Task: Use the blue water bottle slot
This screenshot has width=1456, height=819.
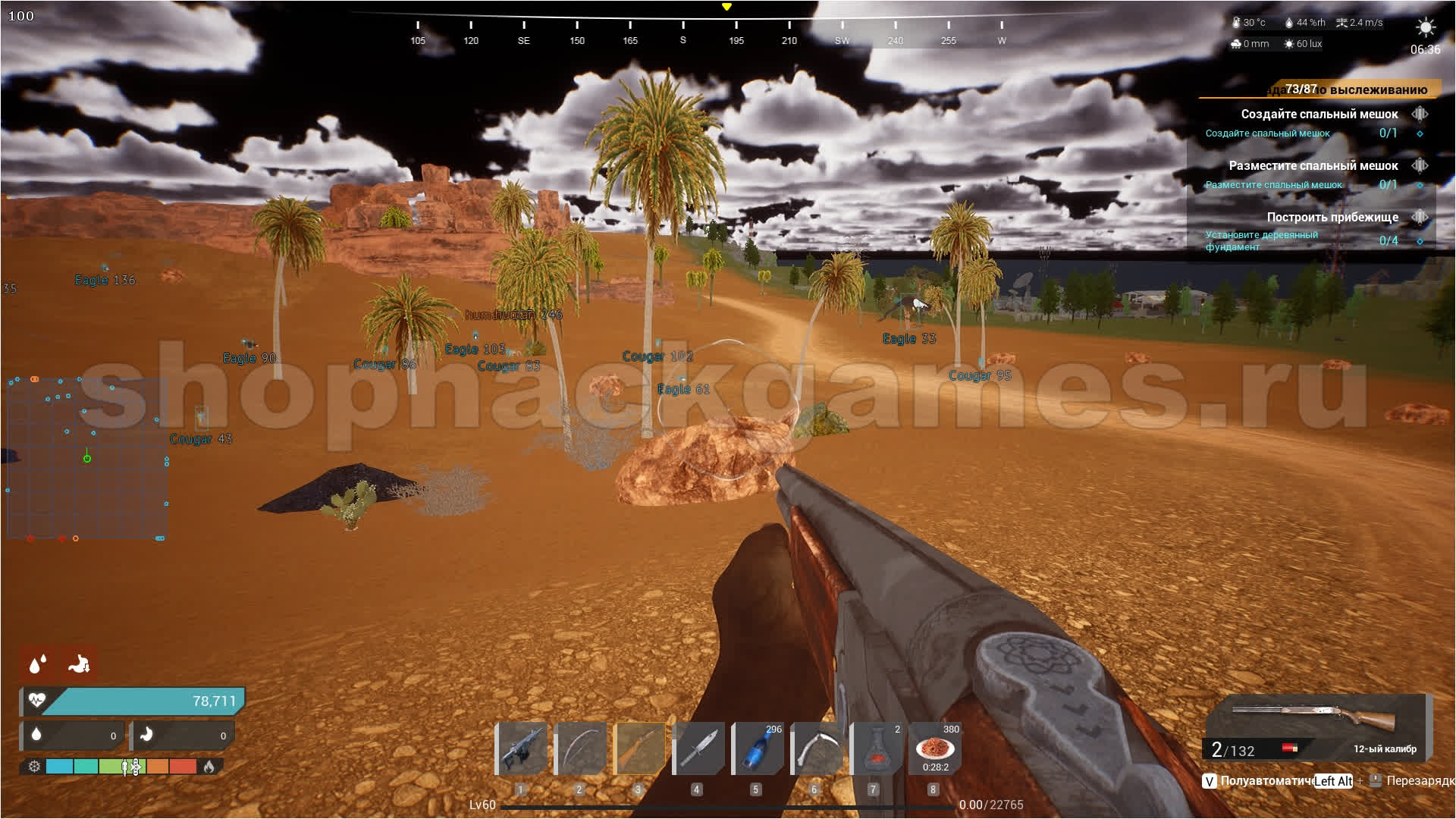Action: 757,748
